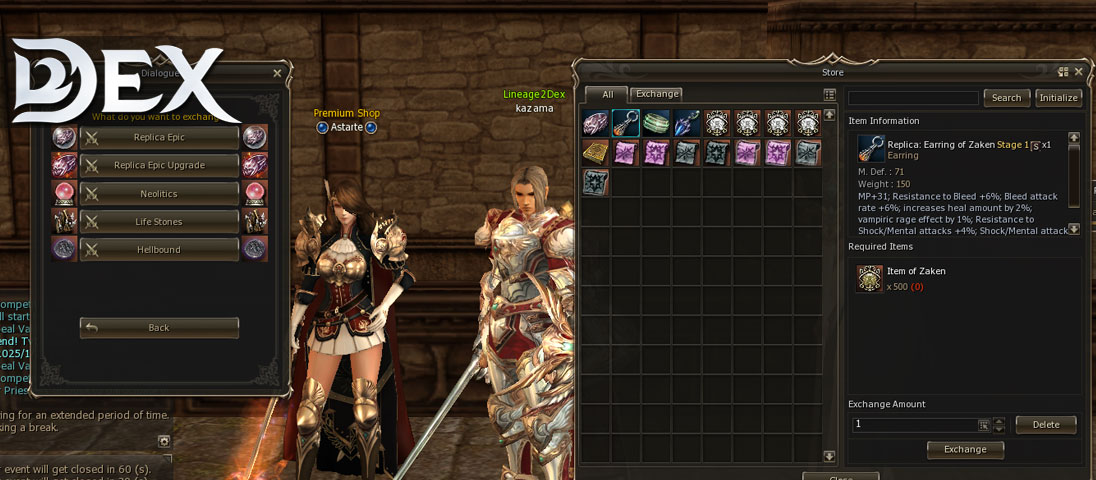Choose Replica Epic Upgrade from the dialogue
This screenshot has width=1096, height=480.
(159, 165)
